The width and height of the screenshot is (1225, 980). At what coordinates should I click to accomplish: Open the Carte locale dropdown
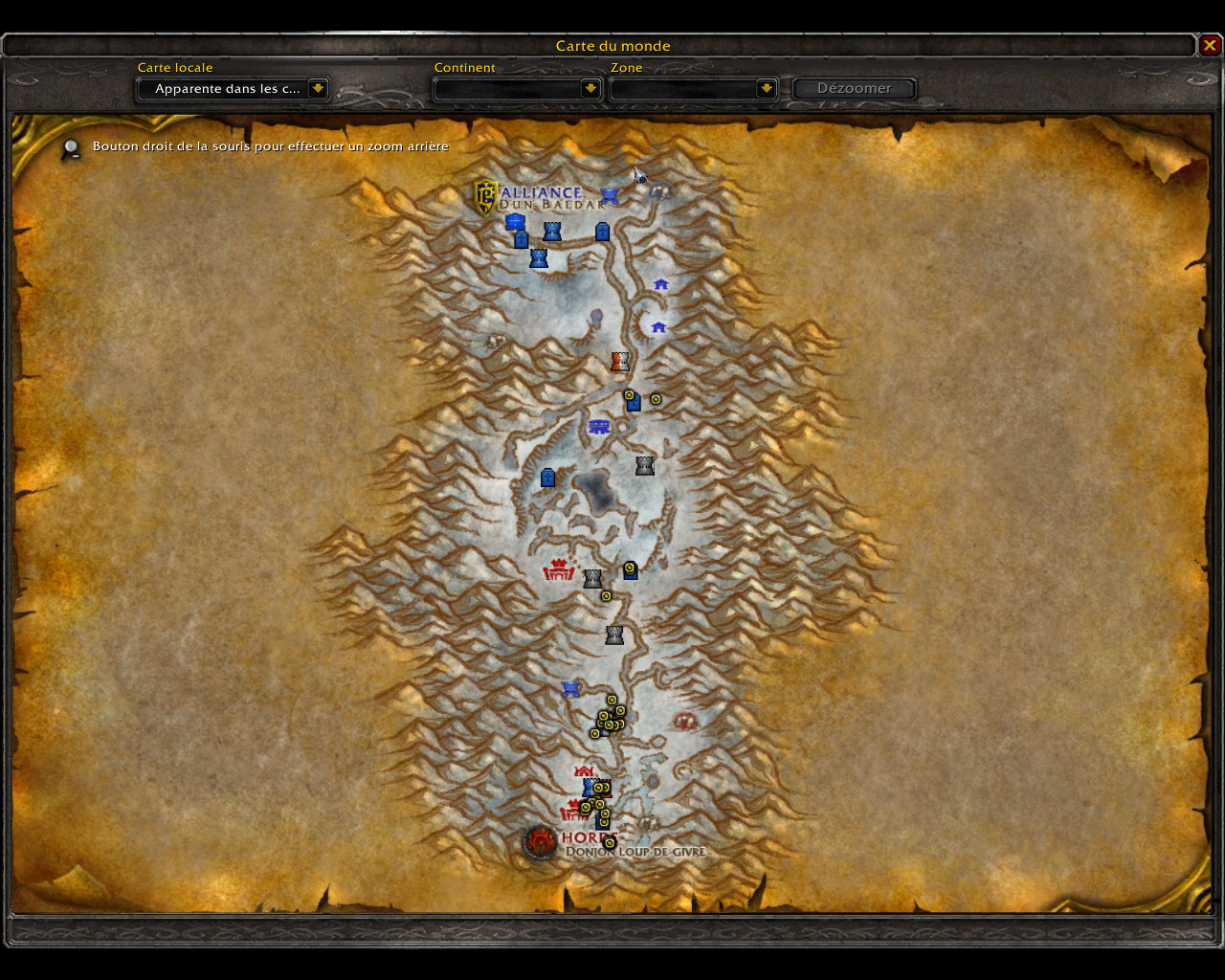click(318, 89)
